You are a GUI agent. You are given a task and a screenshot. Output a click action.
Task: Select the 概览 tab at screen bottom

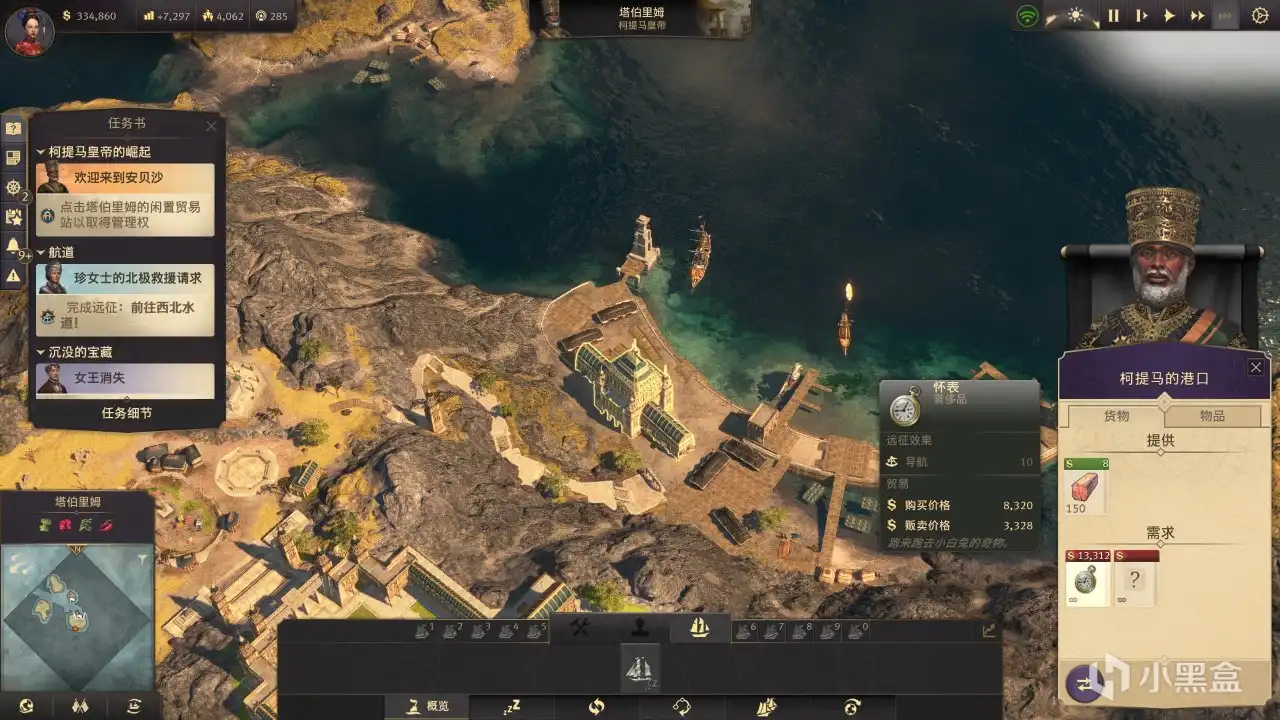point(428,706)
